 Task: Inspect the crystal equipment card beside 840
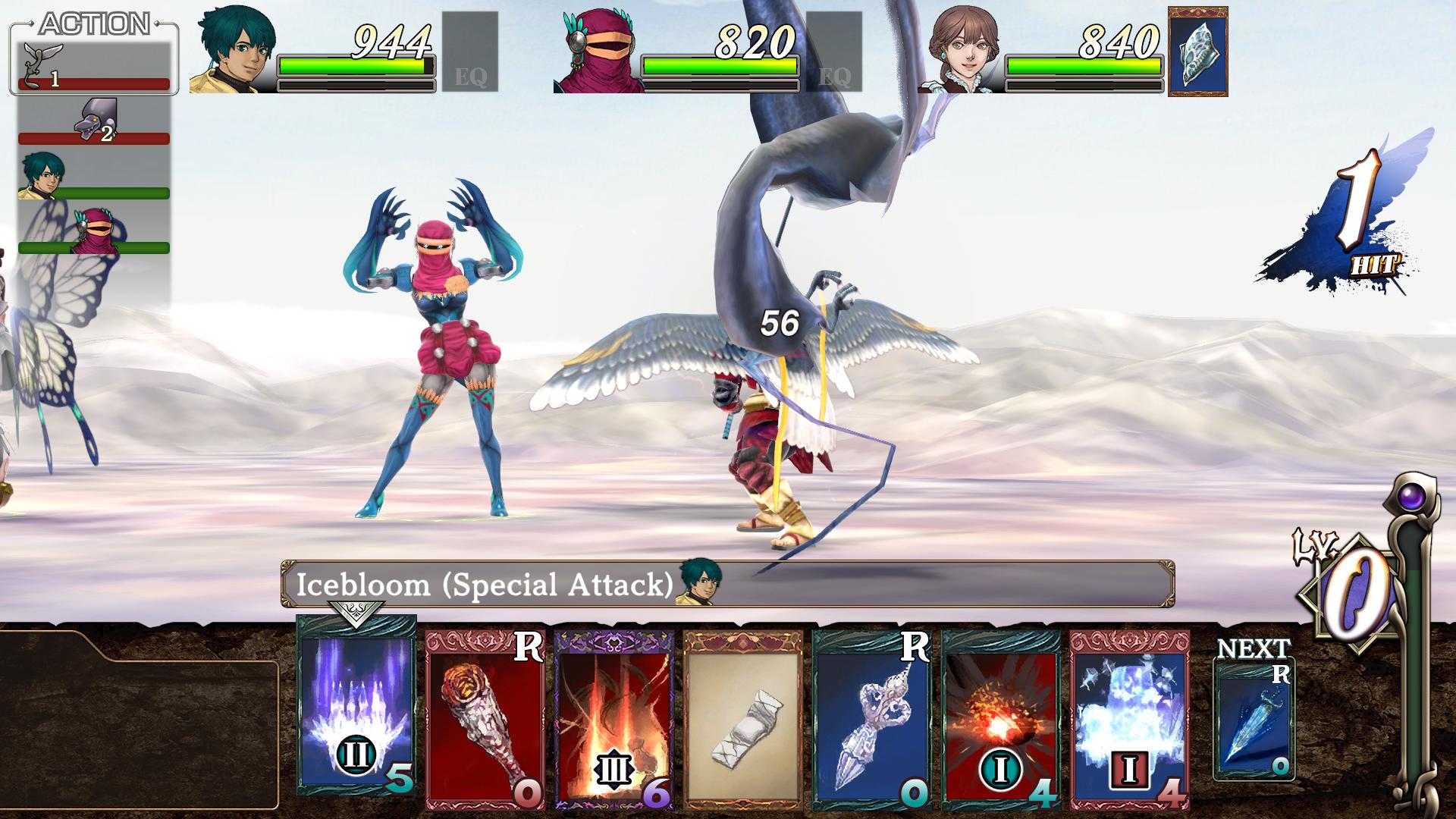1197,52
